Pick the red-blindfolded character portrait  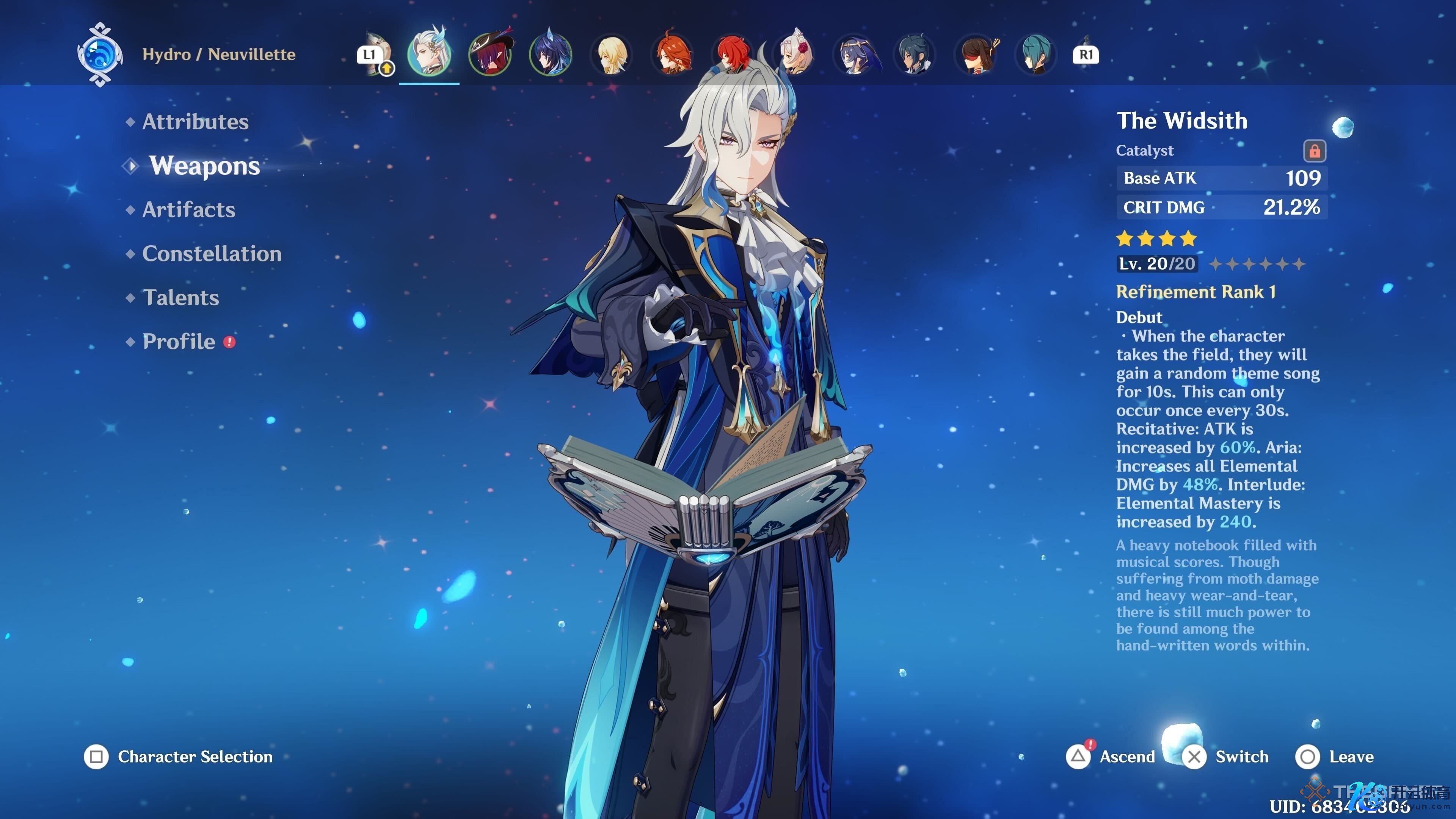977,55
